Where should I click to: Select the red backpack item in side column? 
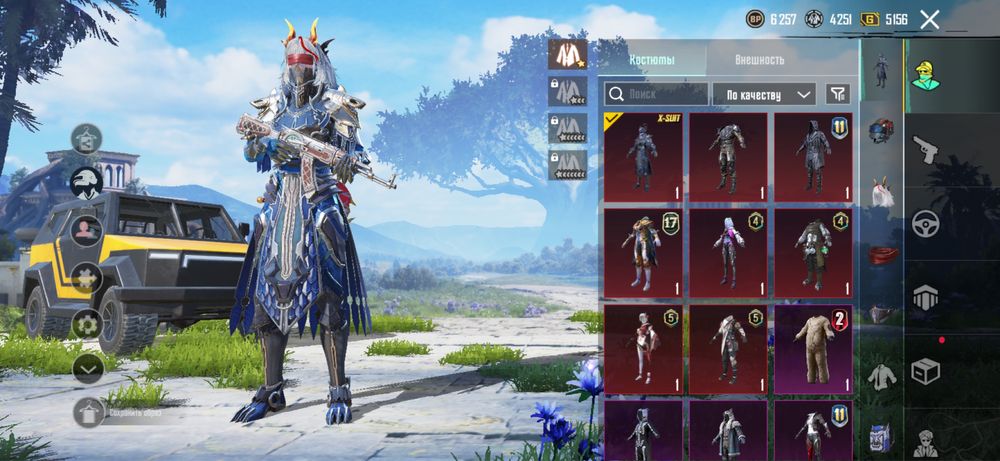pos(880,254)
